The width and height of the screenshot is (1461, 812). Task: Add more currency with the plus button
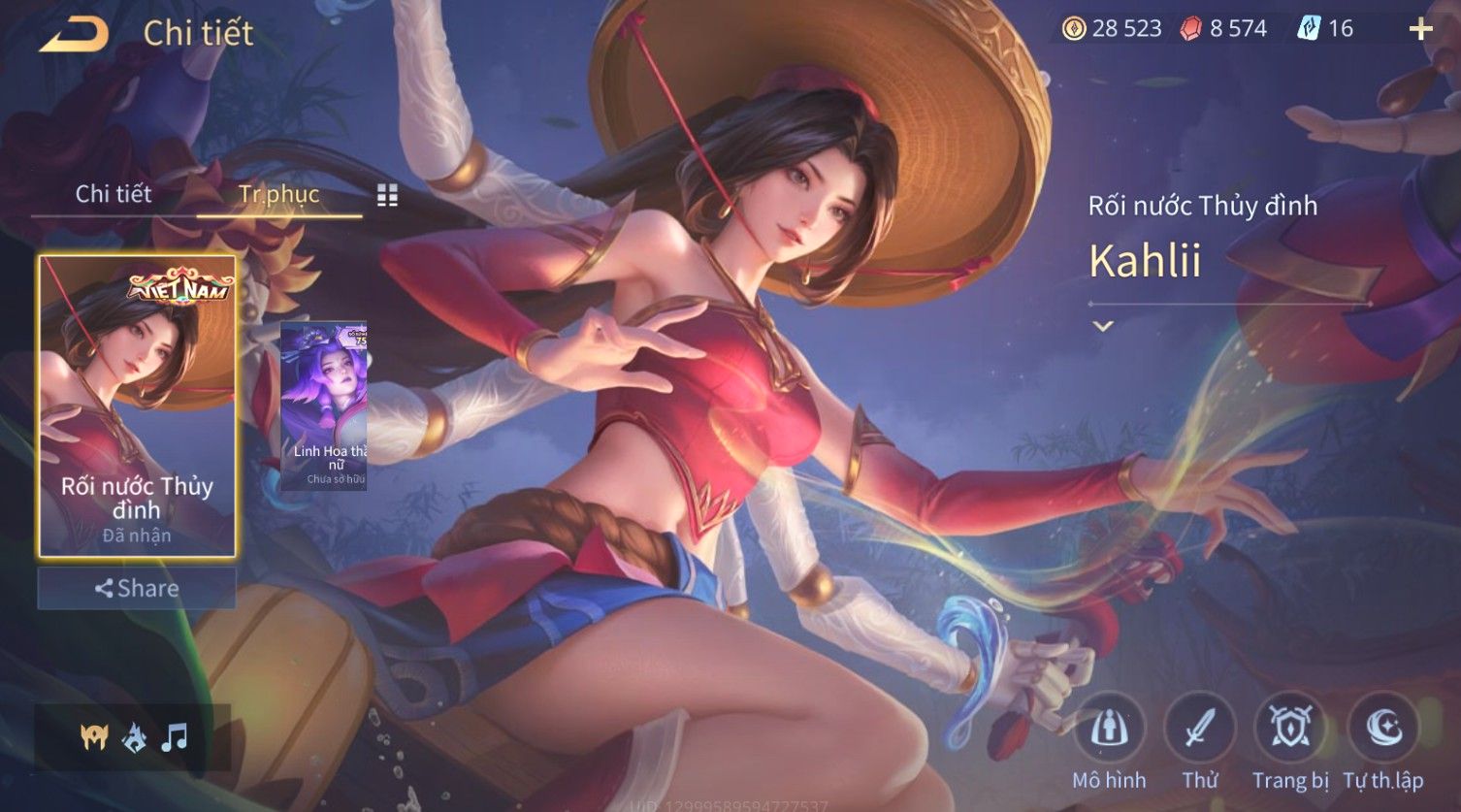1420,29
